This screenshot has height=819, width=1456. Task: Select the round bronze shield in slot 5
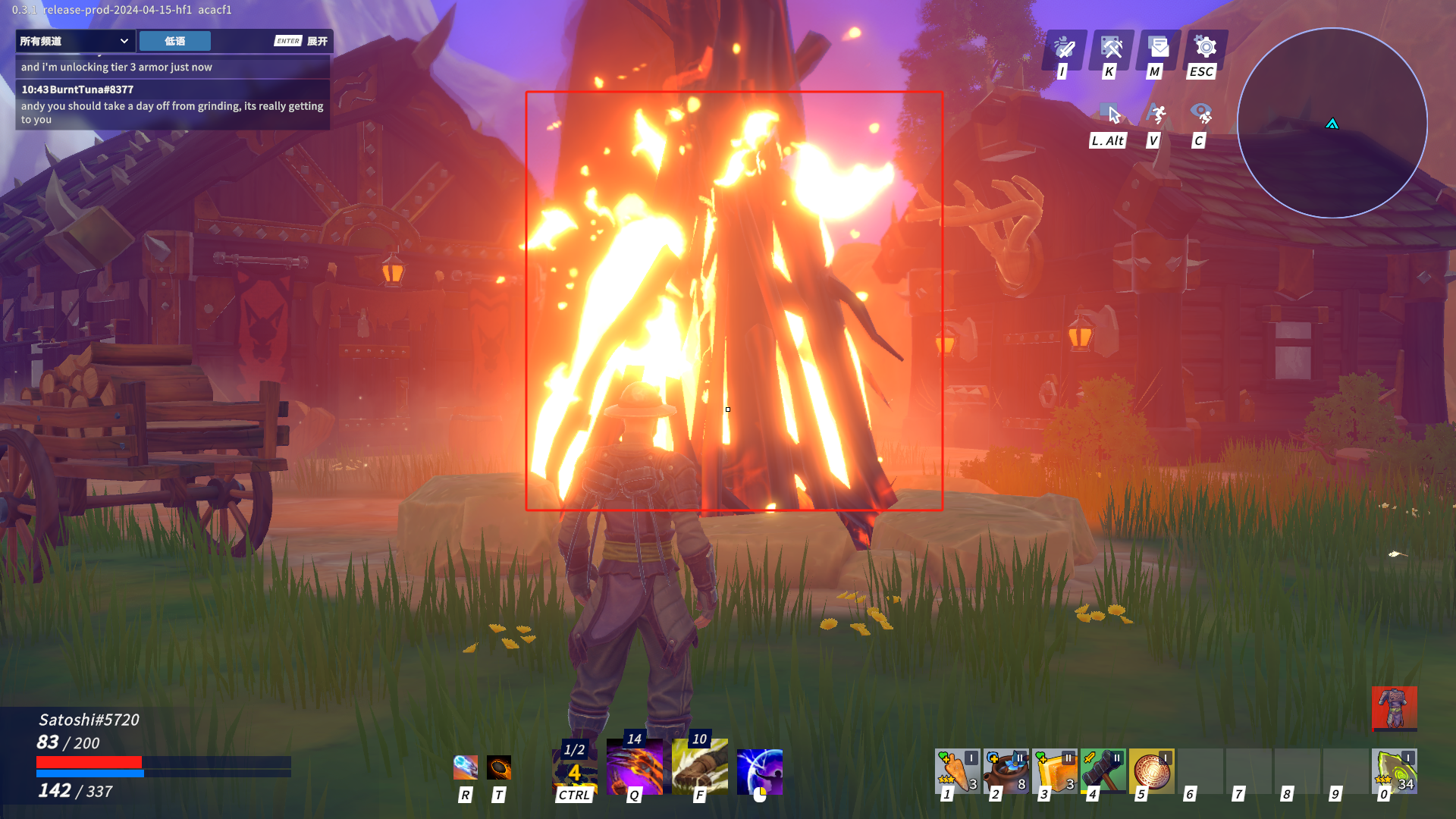click(1151, 771)
